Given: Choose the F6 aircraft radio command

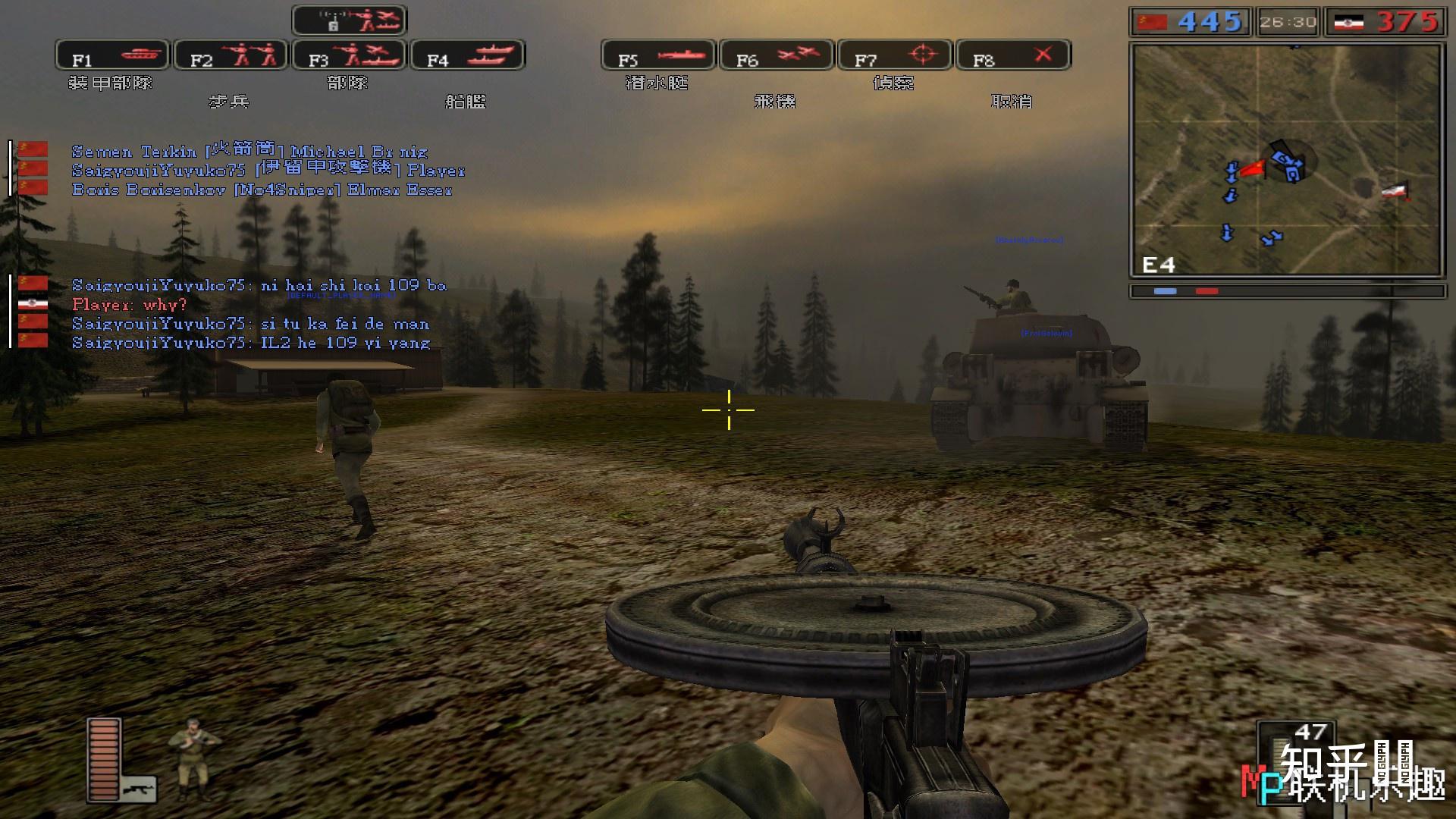Looking at the screenshot, I should pos(777,56).
